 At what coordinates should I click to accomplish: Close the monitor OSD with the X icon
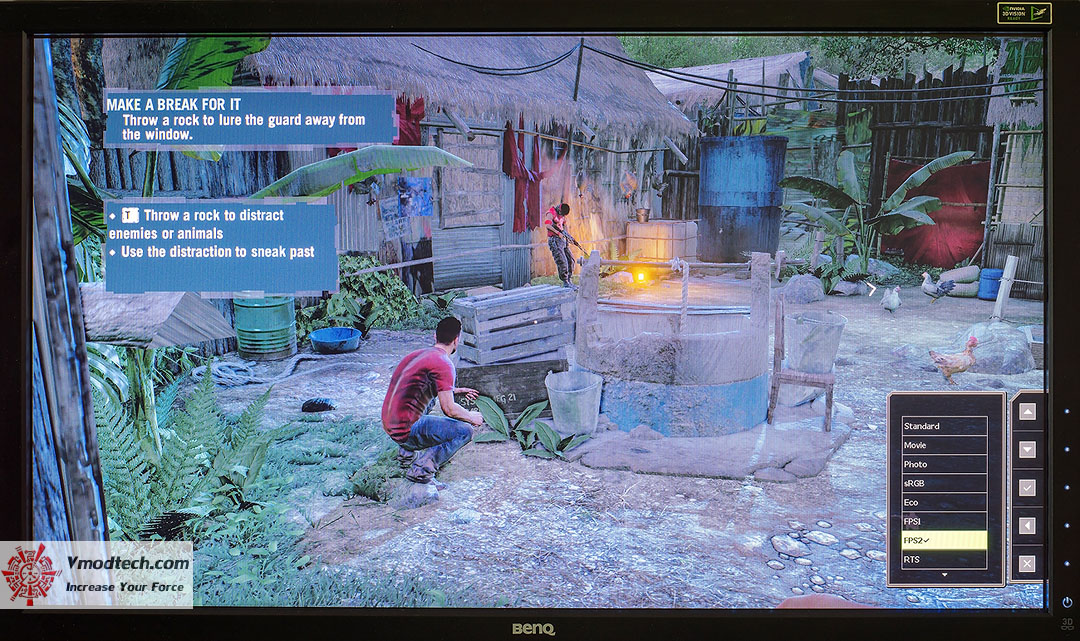tap(1026, 564)
